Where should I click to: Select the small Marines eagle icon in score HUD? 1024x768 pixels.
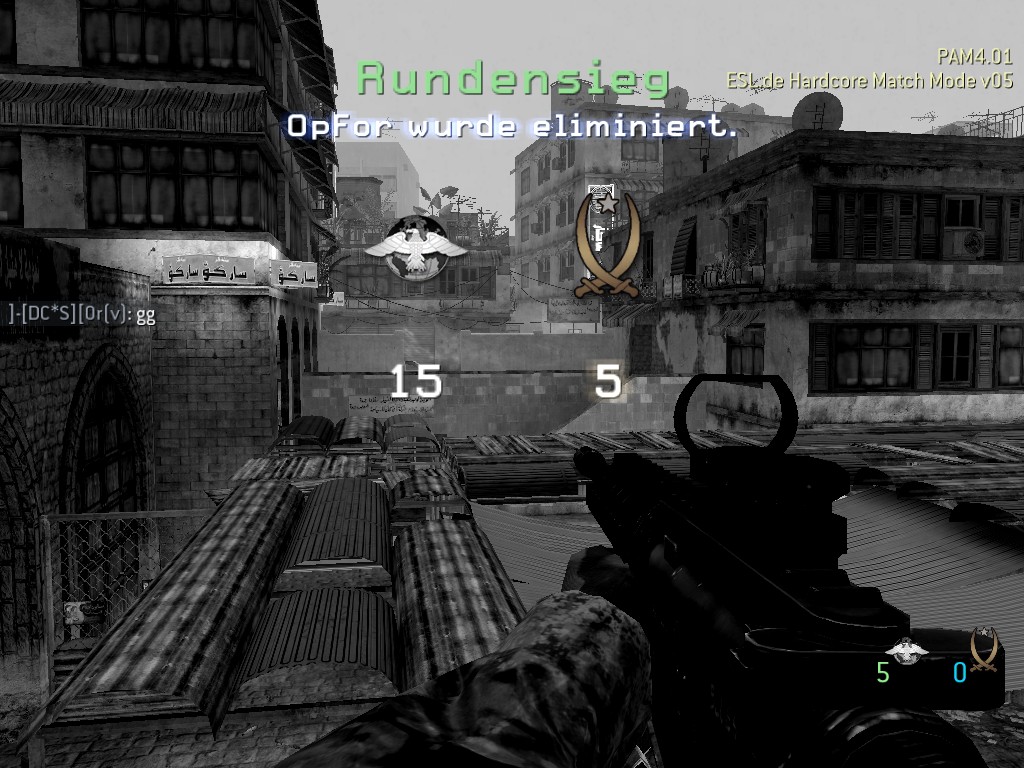906,649
